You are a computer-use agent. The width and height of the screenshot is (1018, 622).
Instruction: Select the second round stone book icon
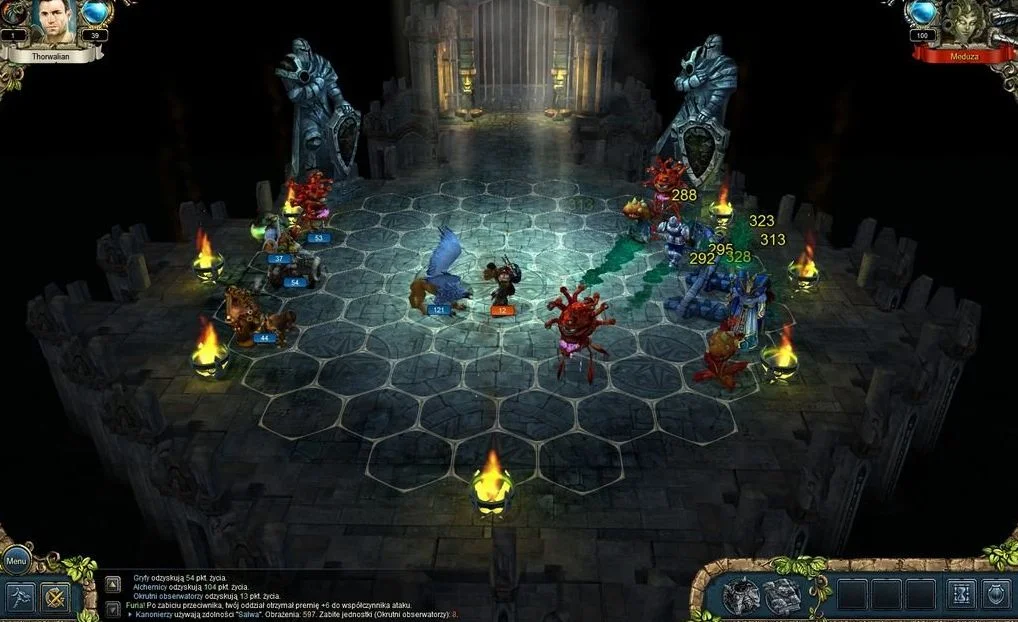(x=781, y=596)
